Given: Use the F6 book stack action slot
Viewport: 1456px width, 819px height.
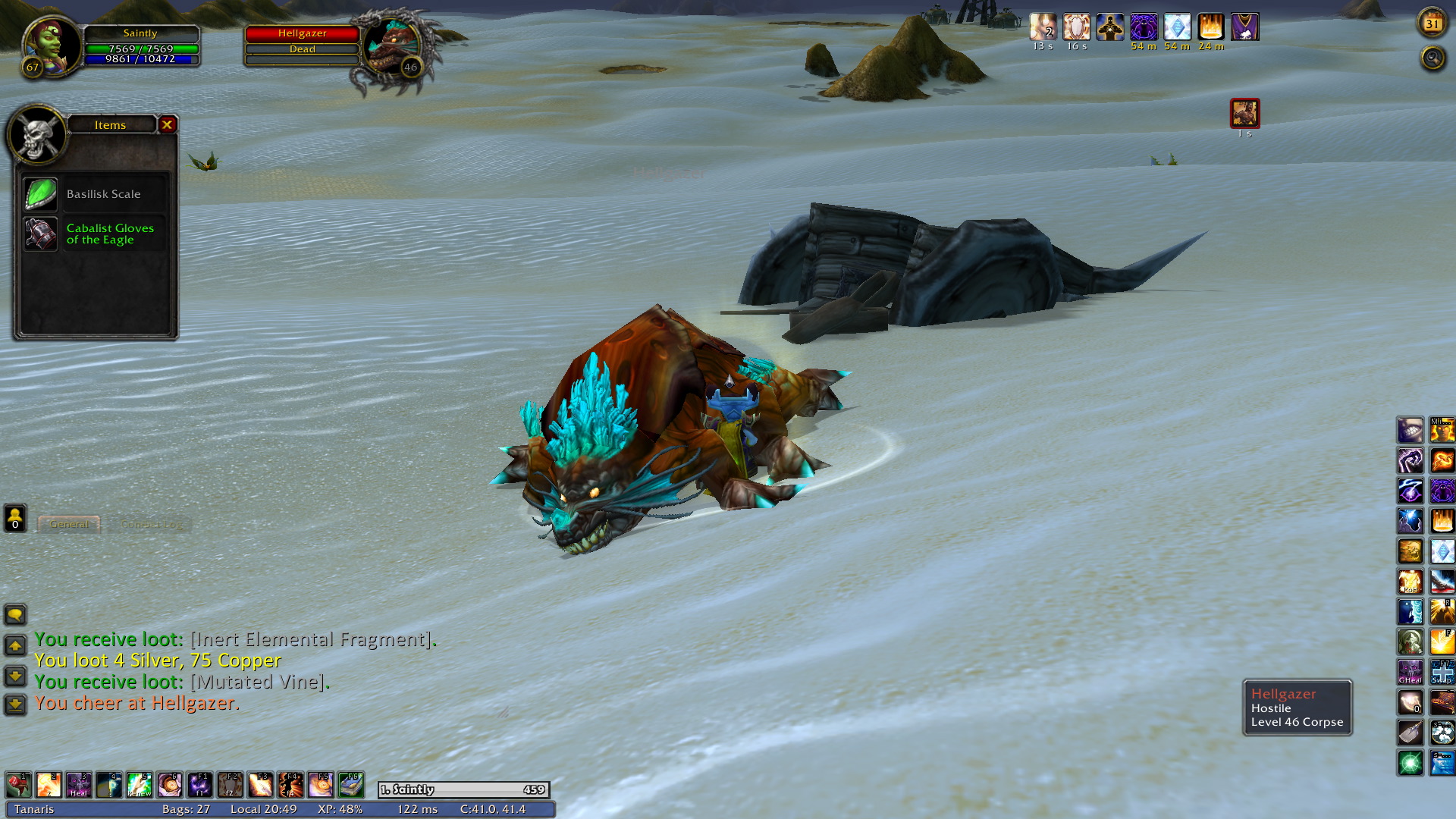Looking at the screenshot, I should pos(351,785).
